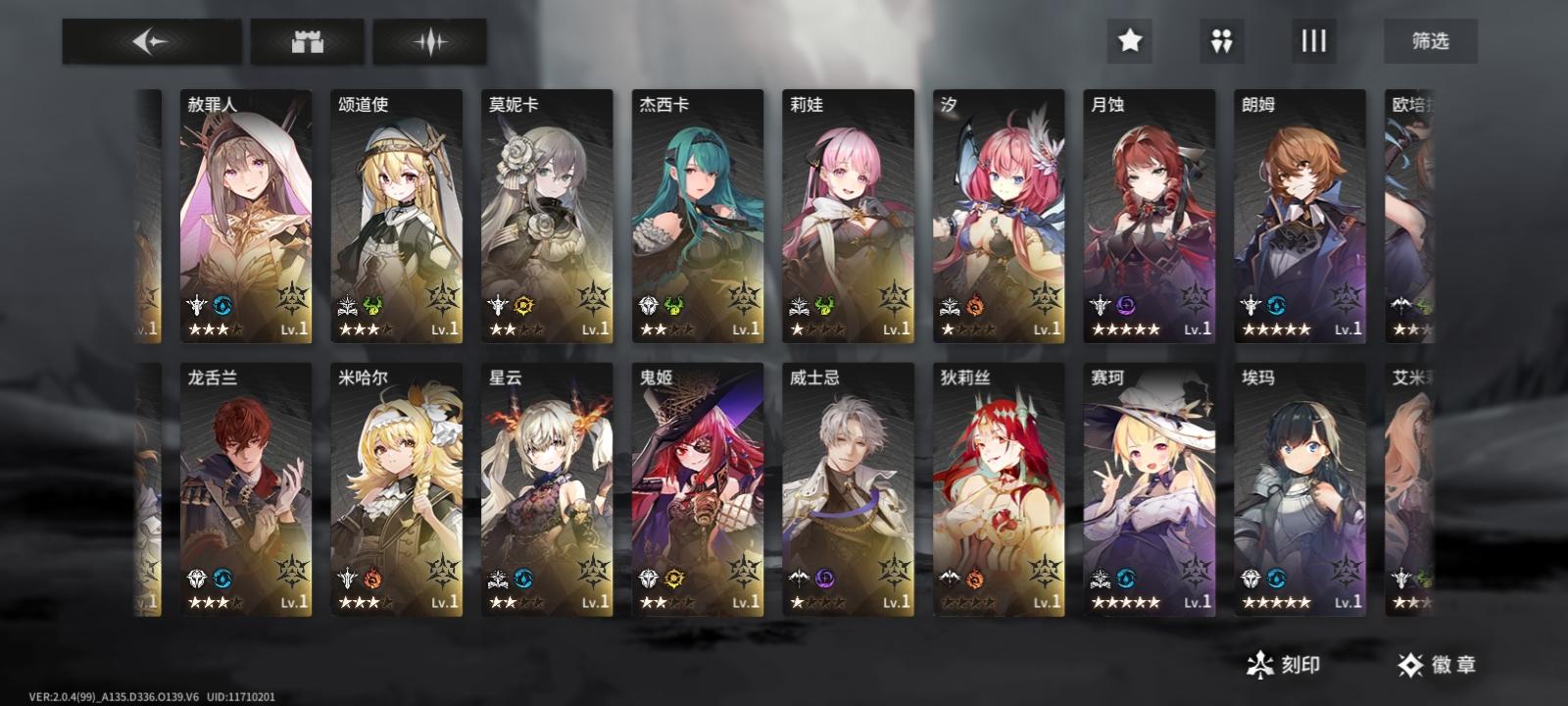The image size is (1568, 706).
Task: Click the sparkle icon next to the castle button
Action: [428, 41]
